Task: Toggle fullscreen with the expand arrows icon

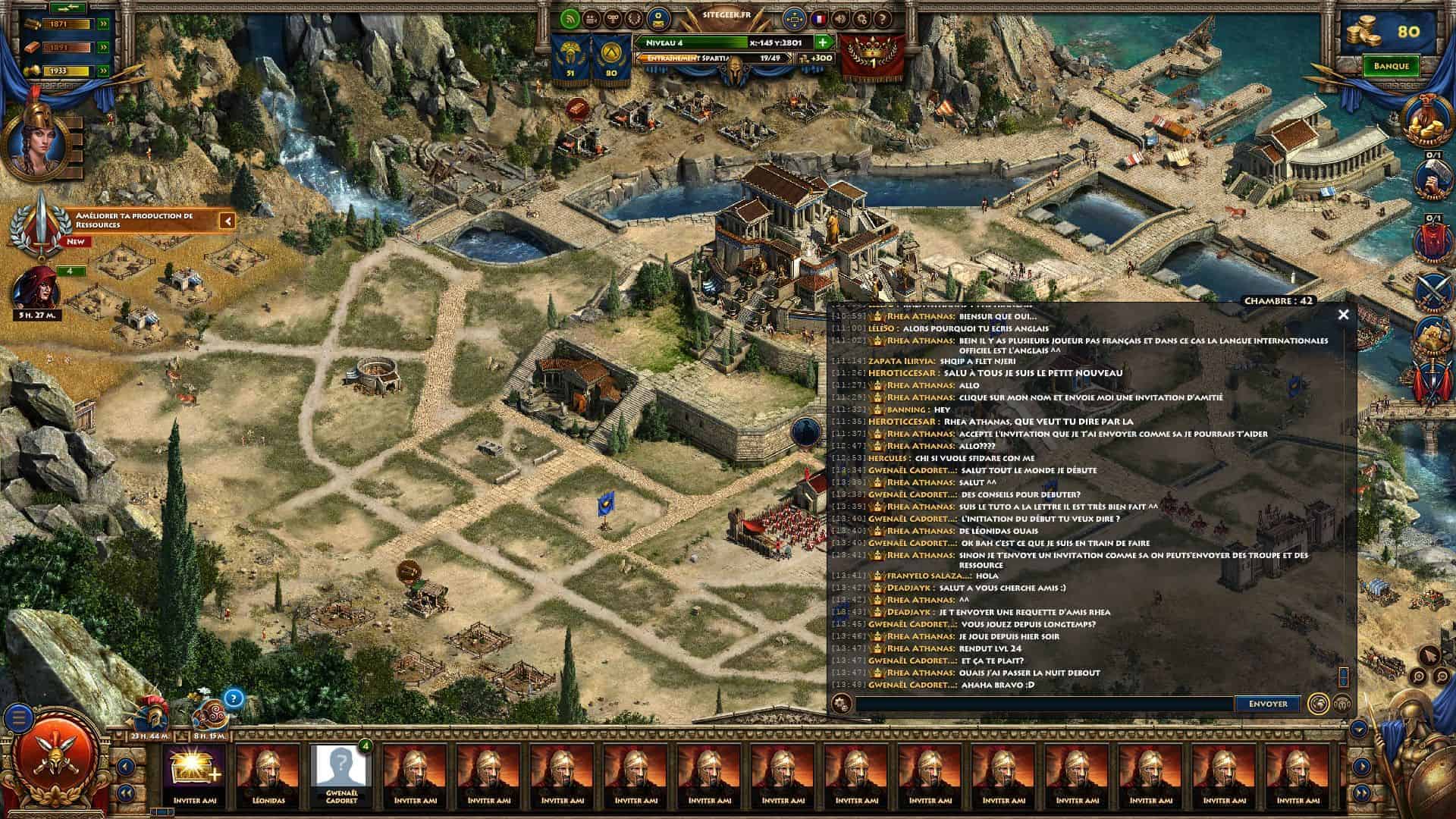Action: pyautogui.click(x=794, y=19)
